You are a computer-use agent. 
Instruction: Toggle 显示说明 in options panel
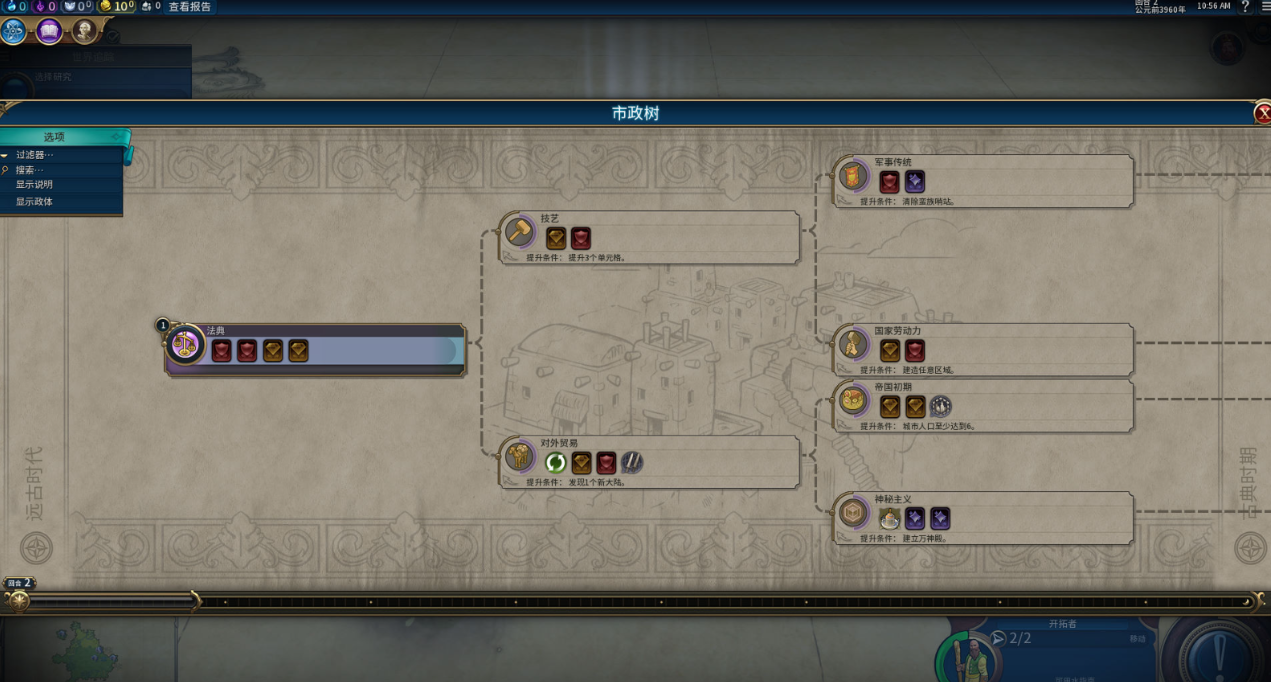click(x=34, y=185)
